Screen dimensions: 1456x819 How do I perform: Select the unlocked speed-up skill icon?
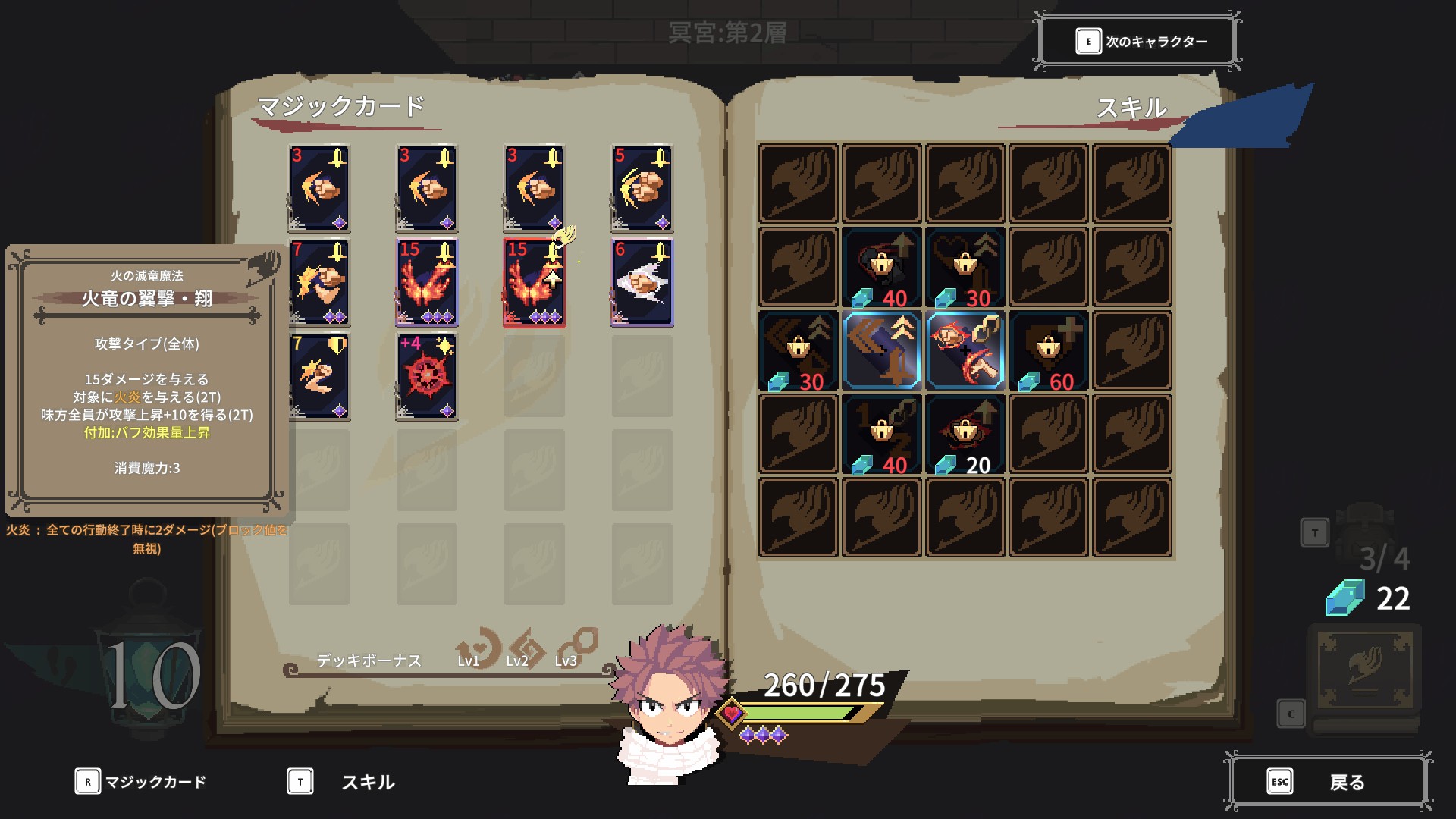(x=881, y=350)
